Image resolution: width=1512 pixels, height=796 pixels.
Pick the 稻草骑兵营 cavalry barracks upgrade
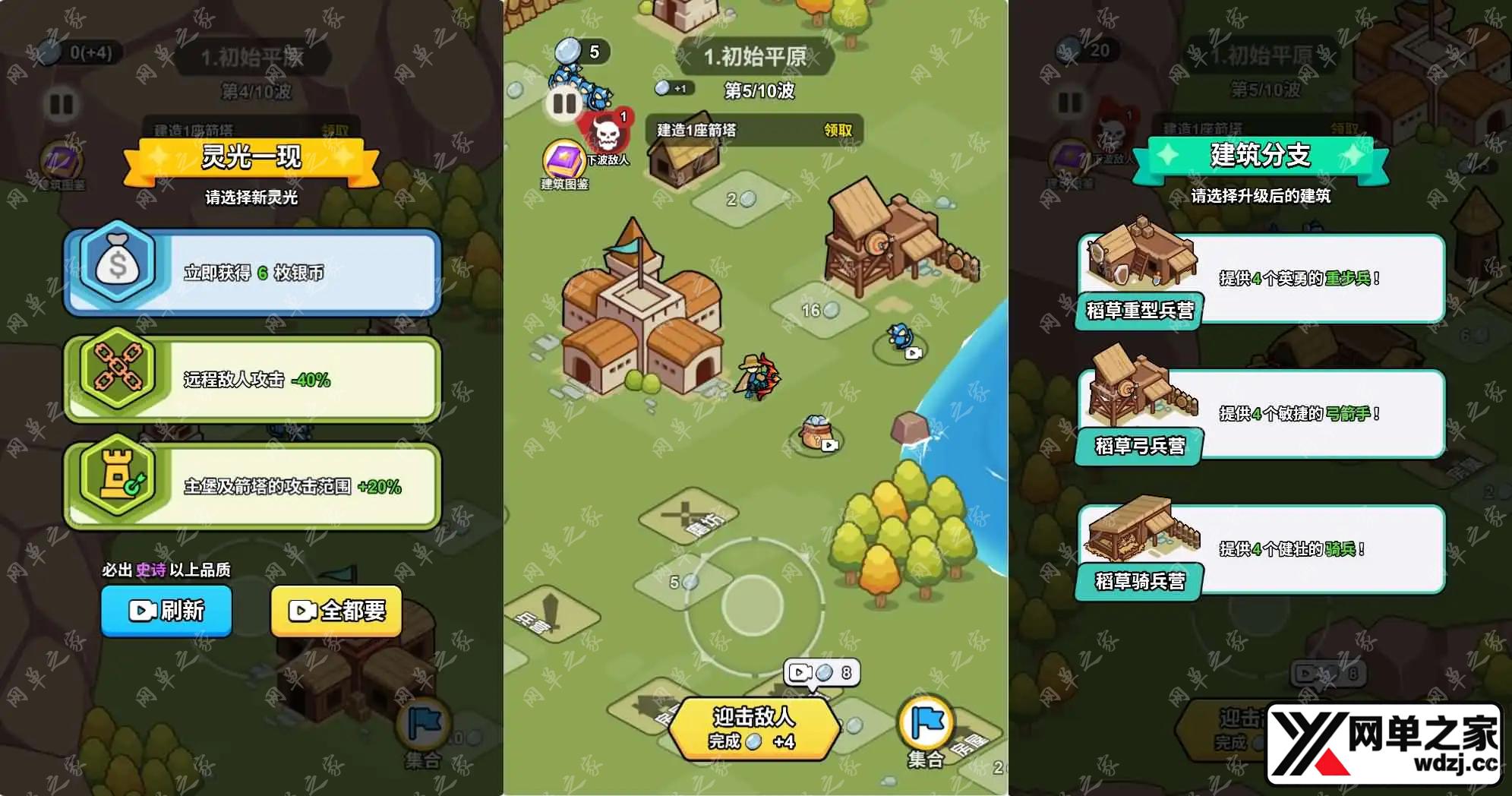[1261, 549]
